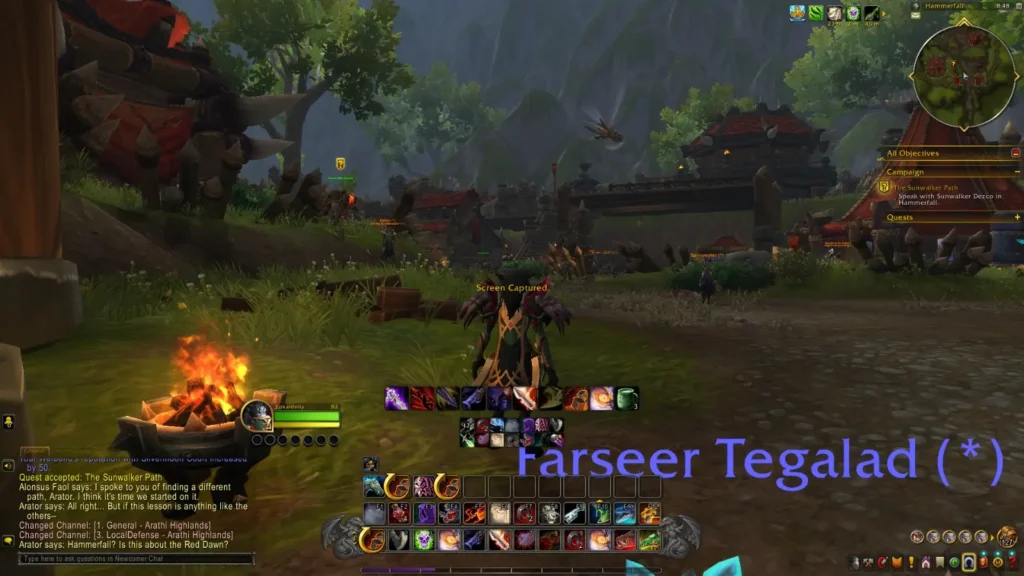Collapse the All Objectives tracker header
1024x576 pixels.
1016,153
